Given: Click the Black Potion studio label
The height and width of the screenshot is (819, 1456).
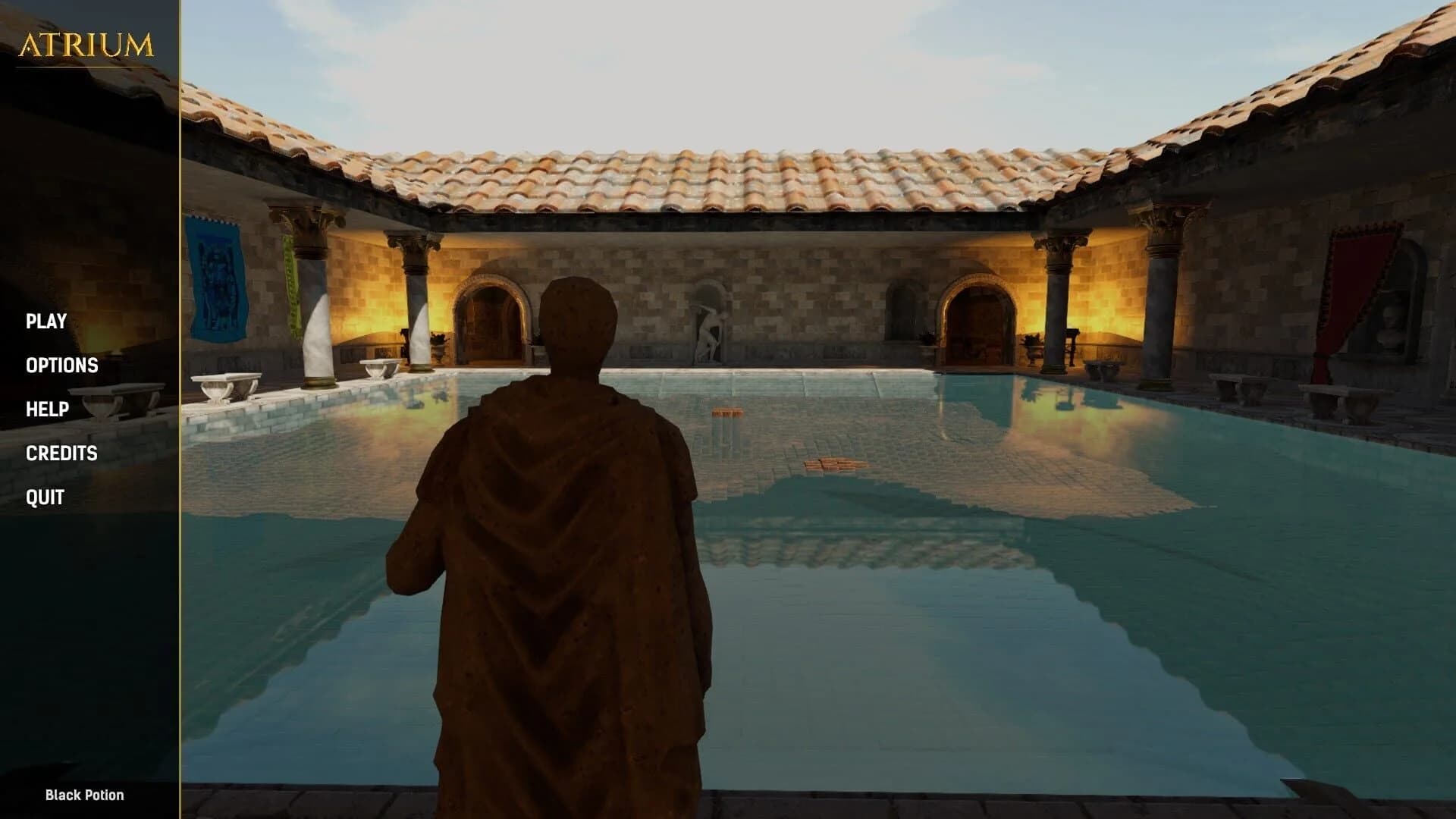Looking at the screenshot, I should coord(83,796).
